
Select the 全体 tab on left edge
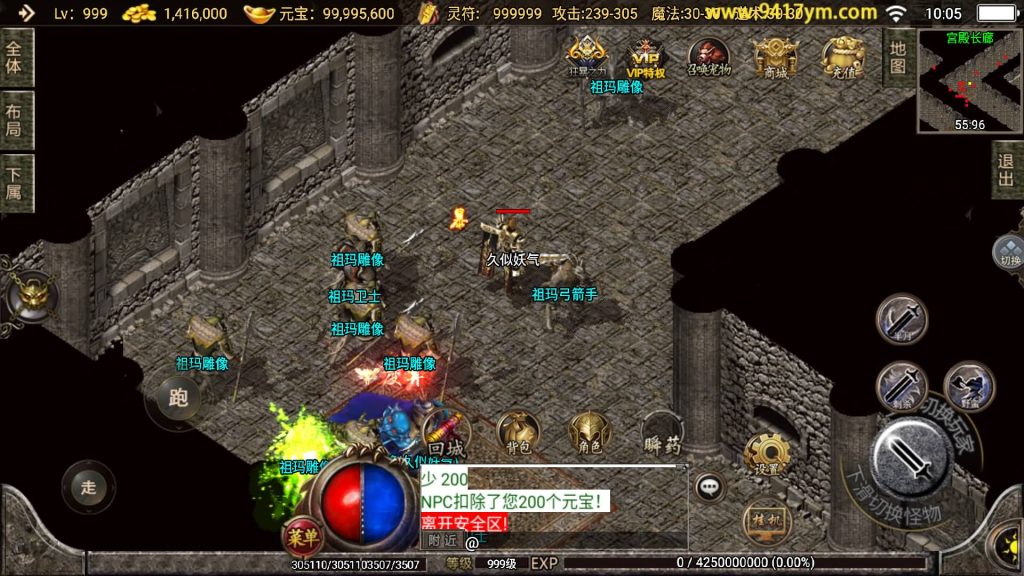tap(14, 57)
